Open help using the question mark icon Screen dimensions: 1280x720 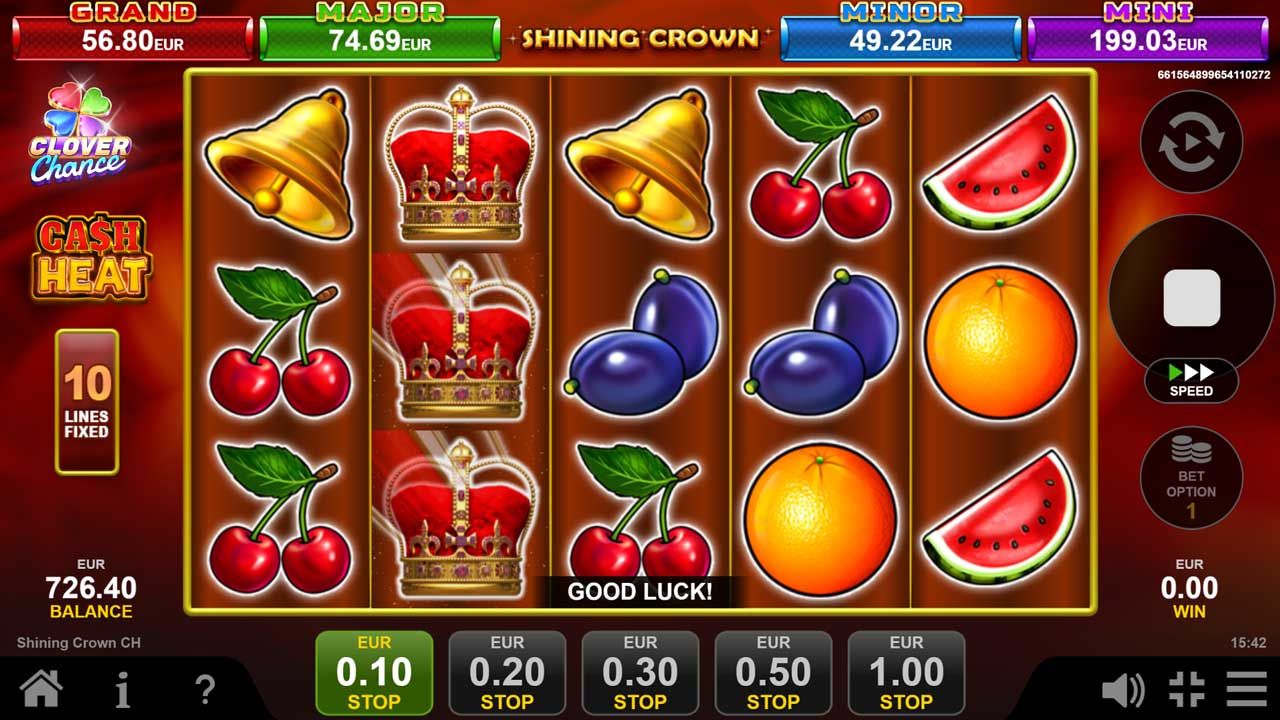pos(205,688)
